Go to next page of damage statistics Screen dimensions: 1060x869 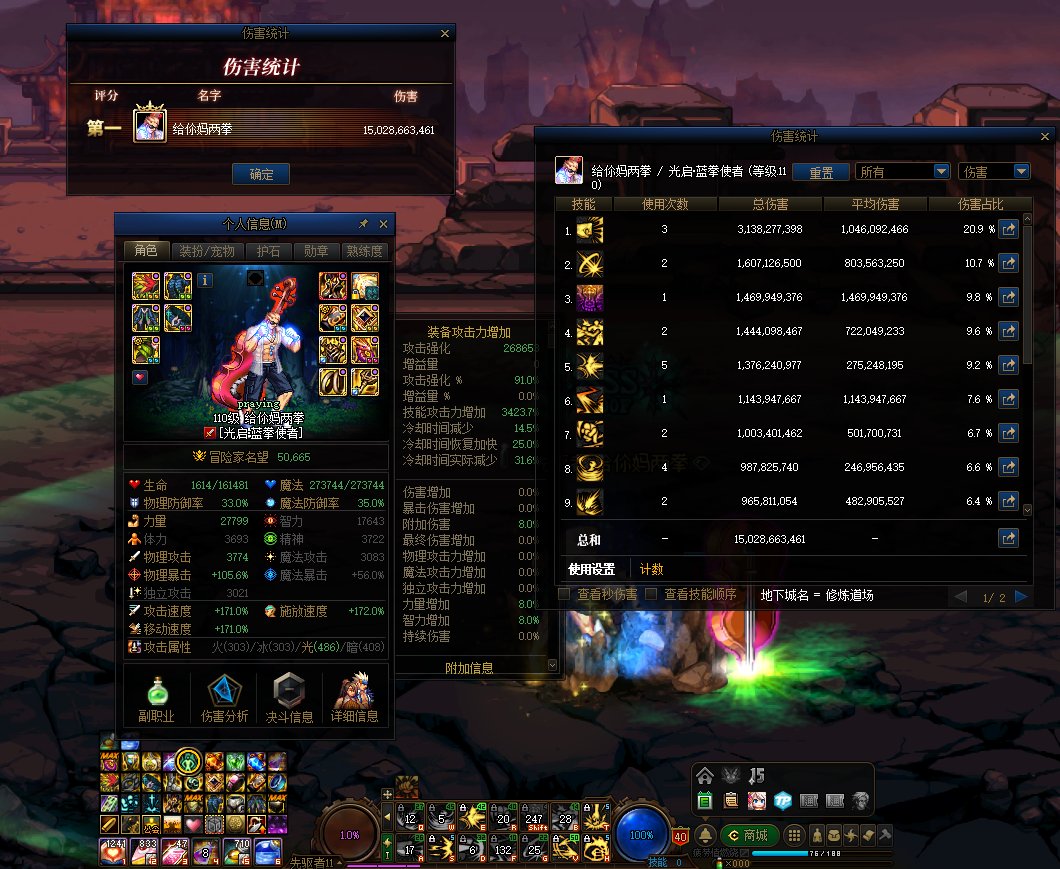click(x=1021, y=597)
